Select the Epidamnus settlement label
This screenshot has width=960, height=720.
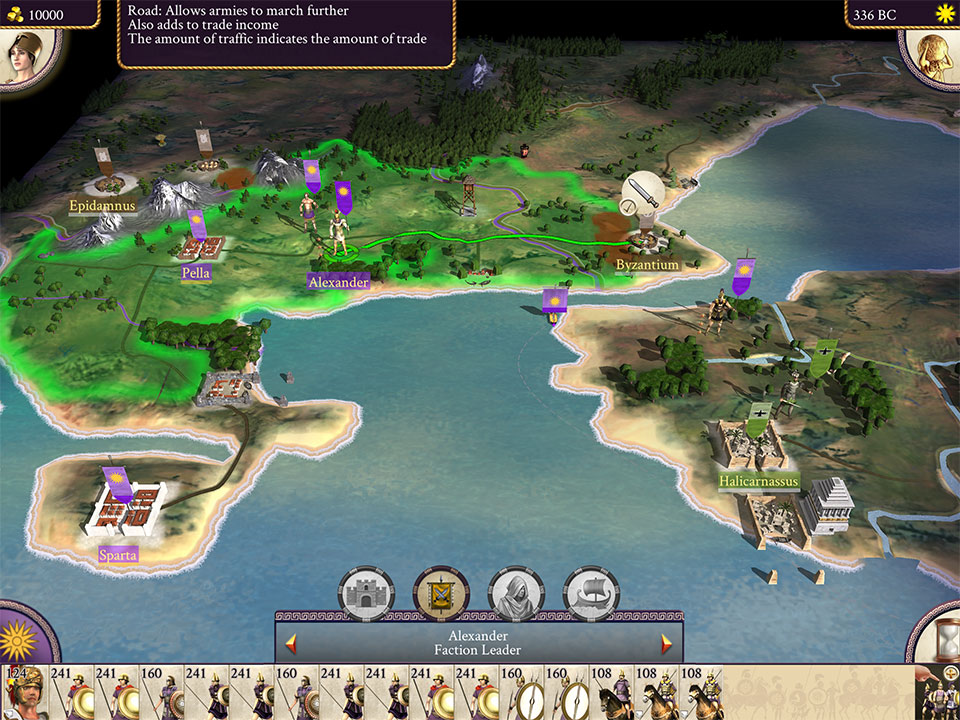101,207
